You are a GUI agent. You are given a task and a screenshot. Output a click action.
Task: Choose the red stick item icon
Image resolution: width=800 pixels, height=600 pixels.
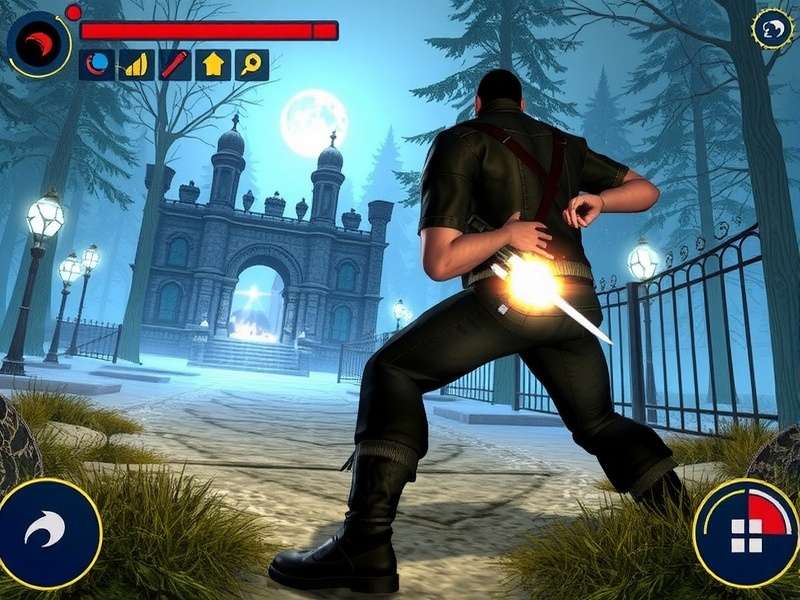[x=174, y=65]
